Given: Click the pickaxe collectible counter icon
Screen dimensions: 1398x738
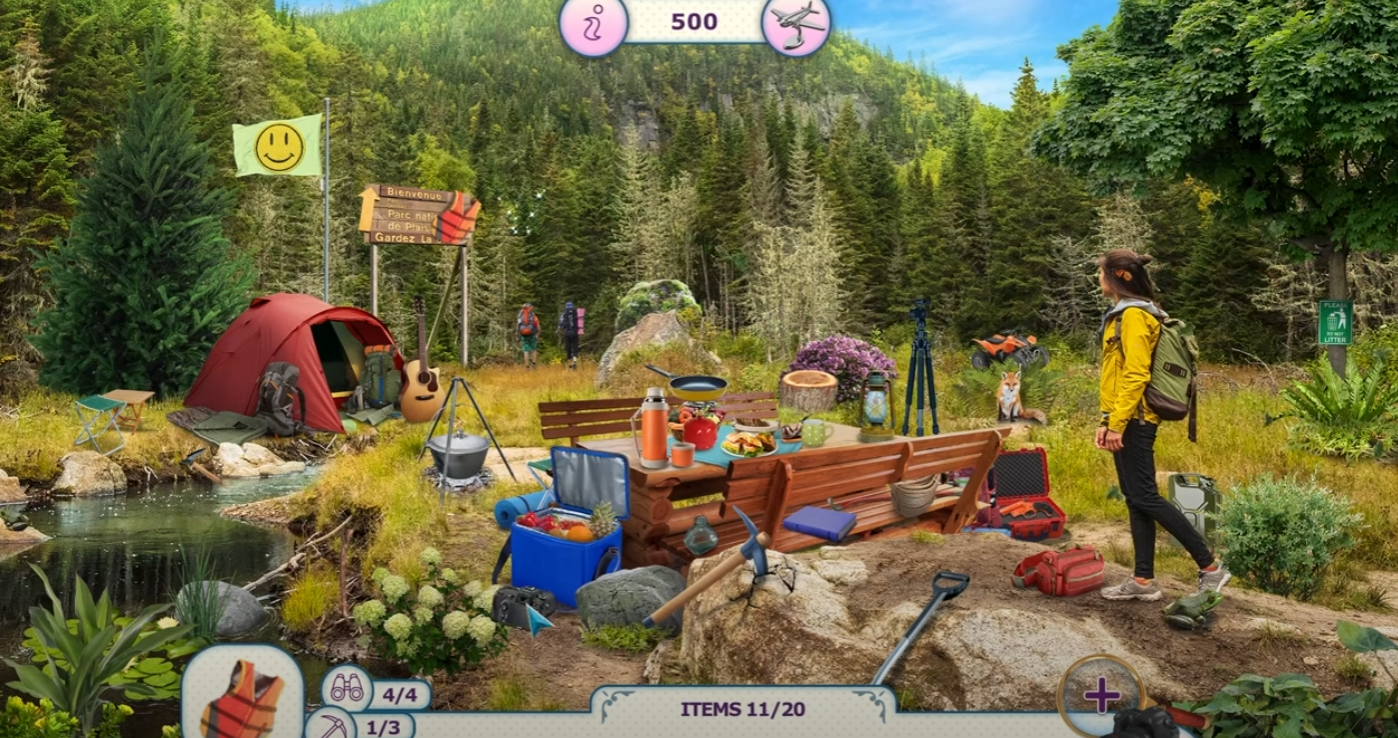Looking at the screenshot, I should tap(330, 726).
